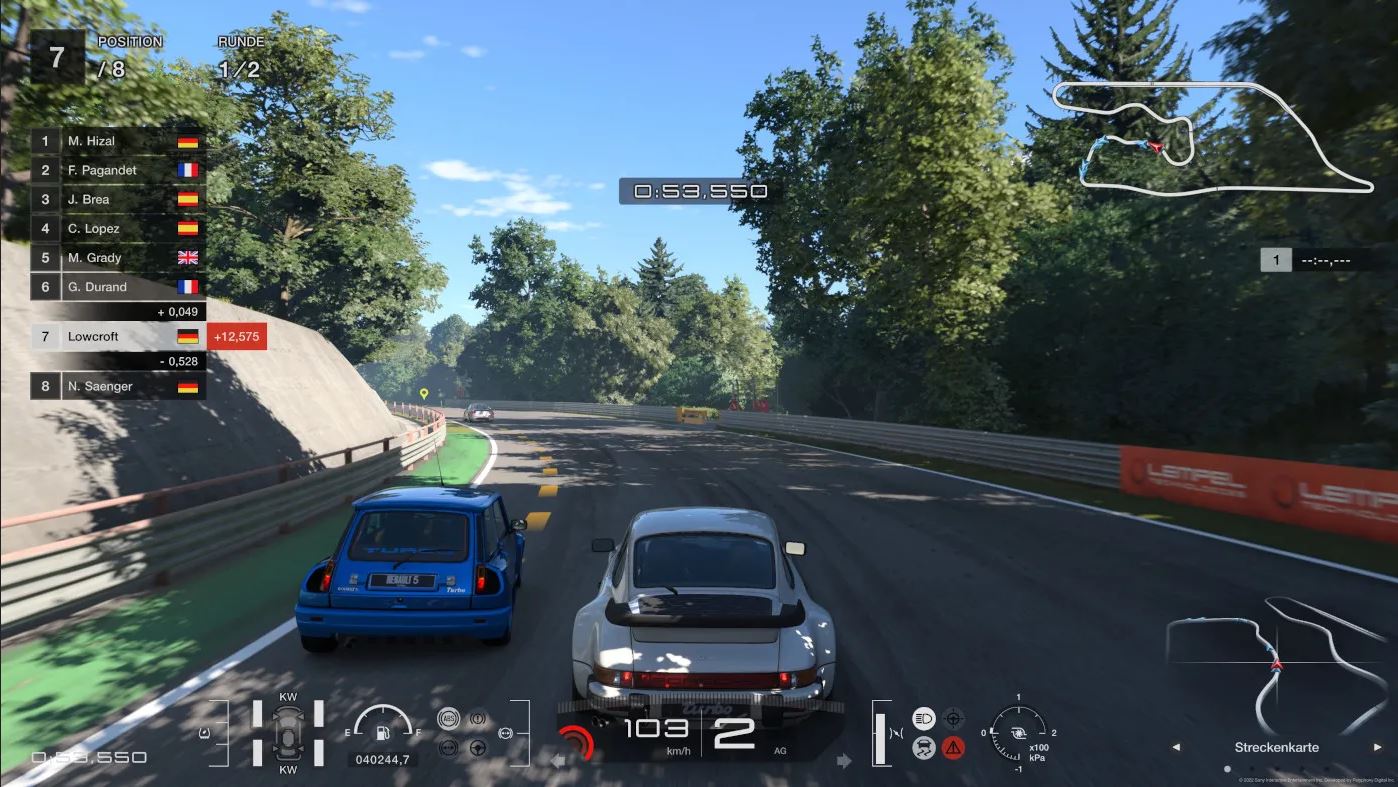This screenshot has width=1398, height=787.
Task: Switch the multi-function display to the next page
Action: point(1377,747)
